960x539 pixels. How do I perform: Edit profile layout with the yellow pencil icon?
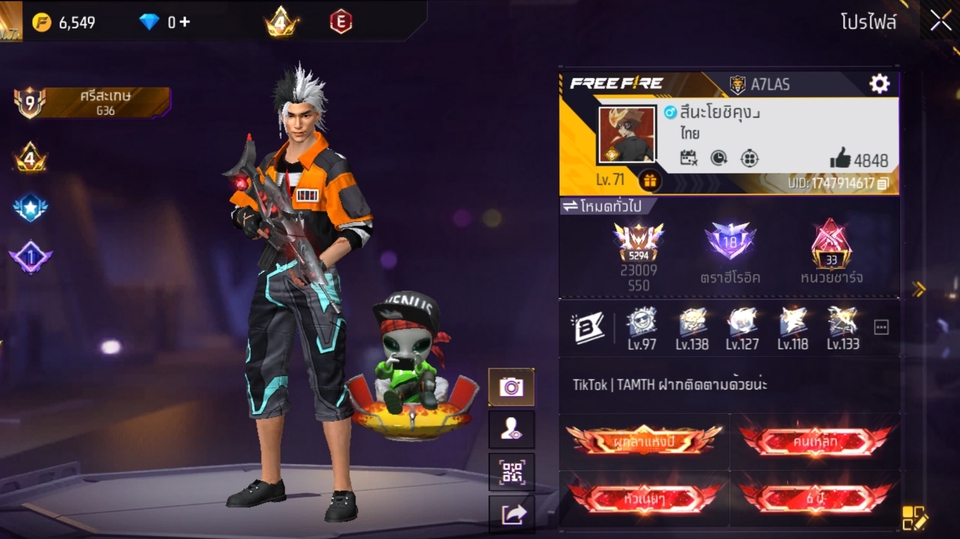[915, 517]
